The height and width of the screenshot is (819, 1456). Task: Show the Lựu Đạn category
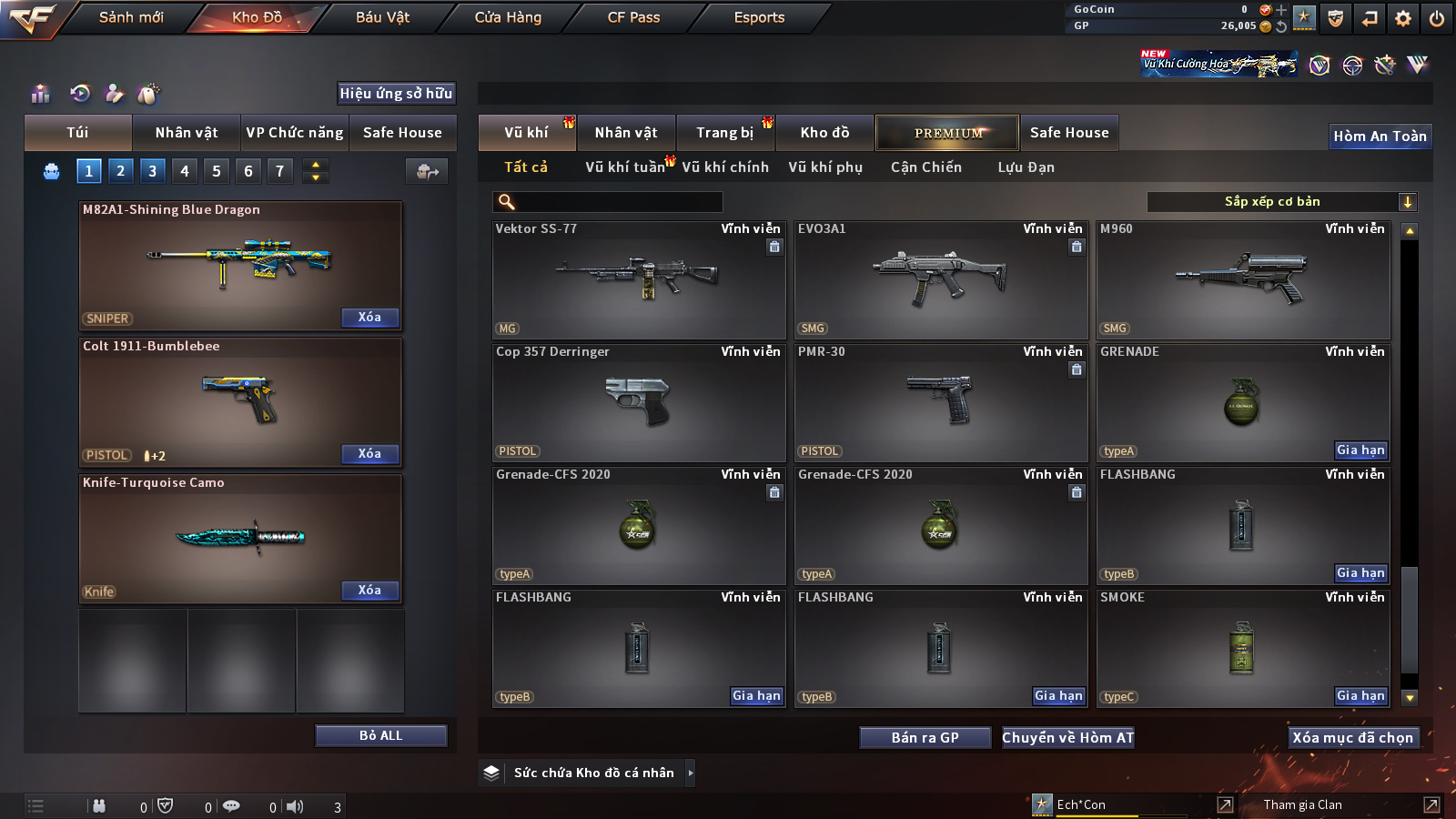[1026, 167]
